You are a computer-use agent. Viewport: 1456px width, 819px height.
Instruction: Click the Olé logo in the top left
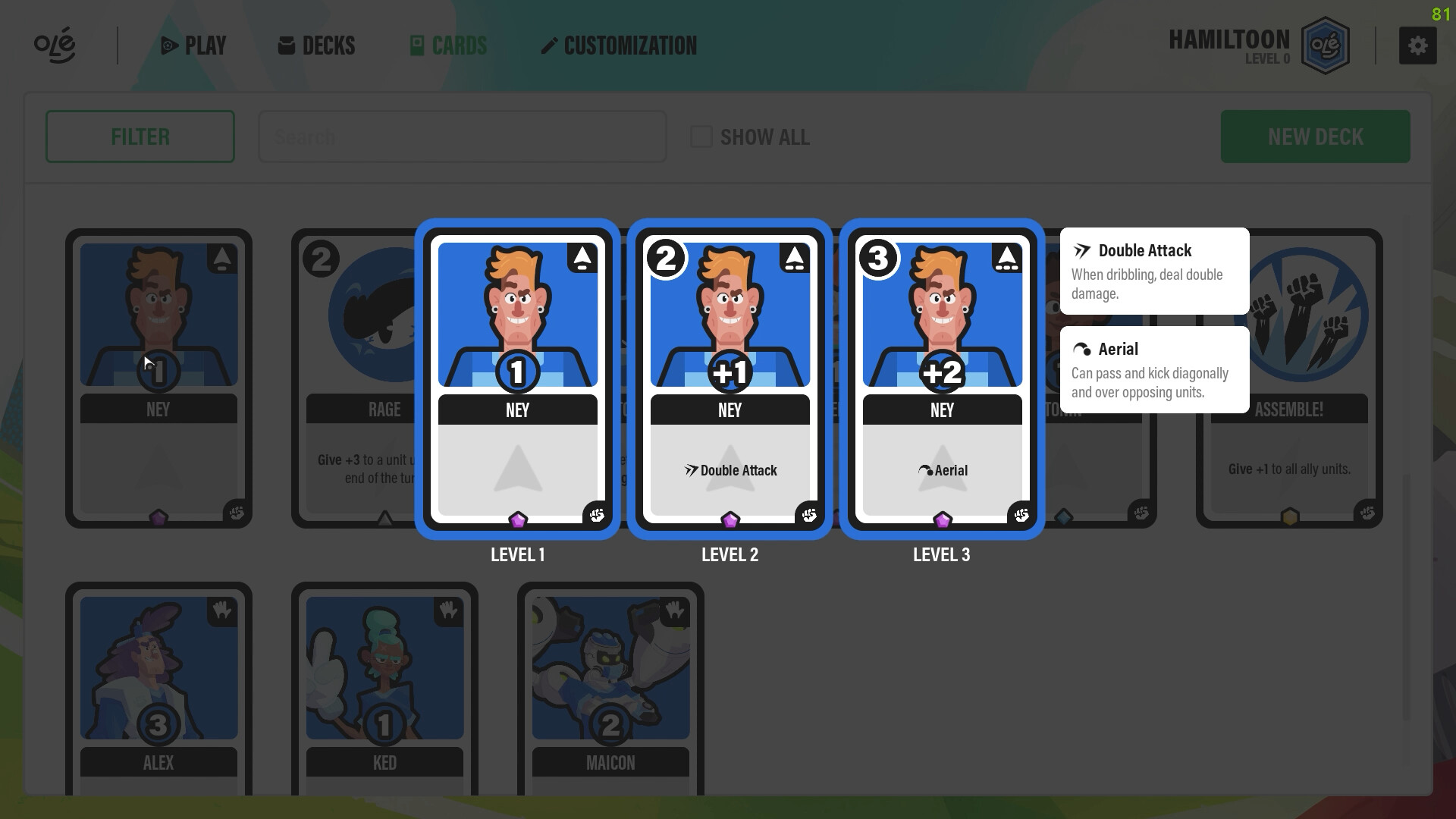click(x=54, y=45)
